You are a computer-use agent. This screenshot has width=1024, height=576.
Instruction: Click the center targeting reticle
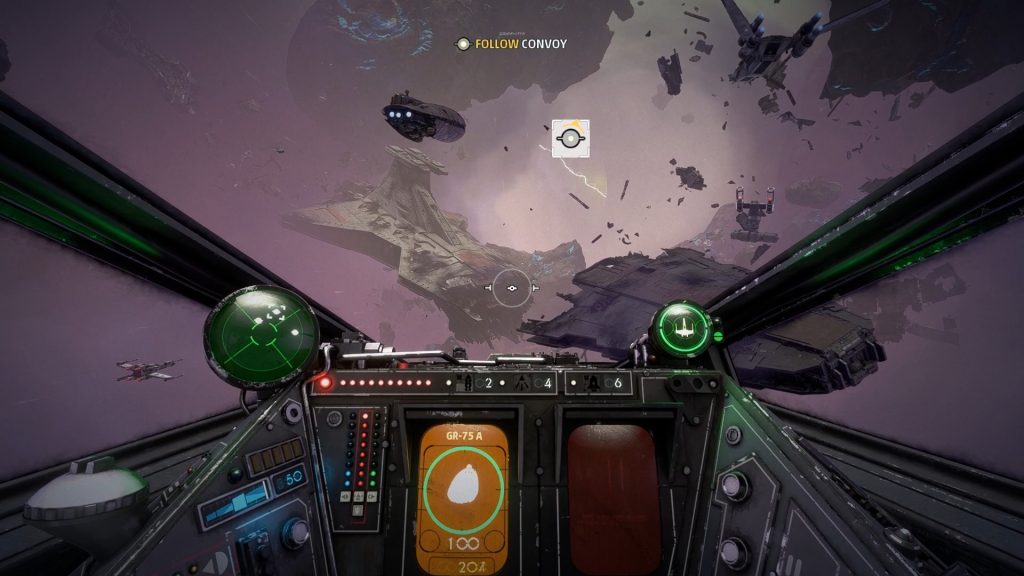511,288
